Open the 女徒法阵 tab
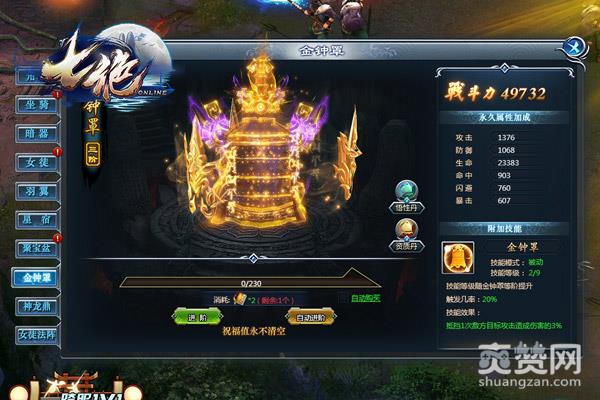 [x=33, y=335]
